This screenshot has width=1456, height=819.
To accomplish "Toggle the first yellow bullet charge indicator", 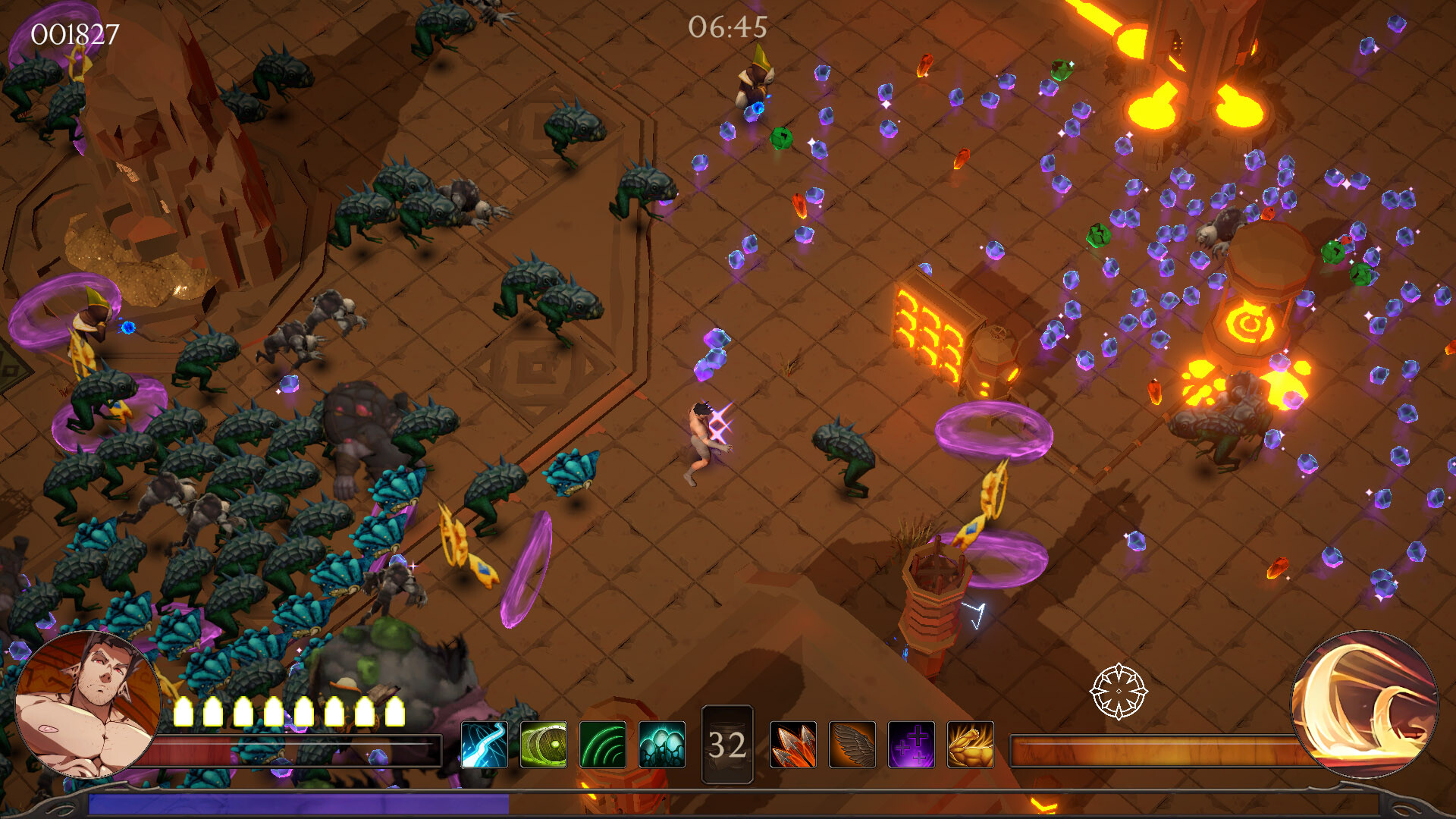I will pos(183,710).
